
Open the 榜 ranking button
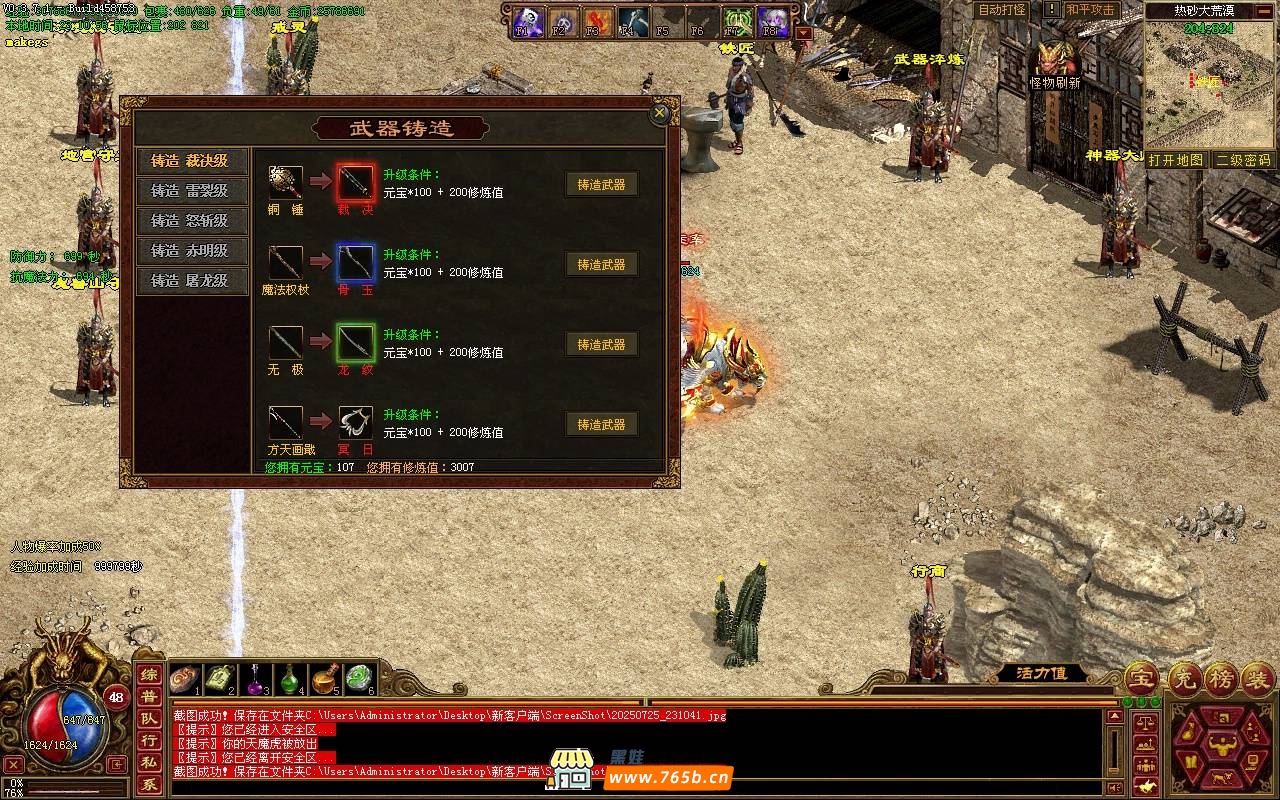click(1221, 679)
